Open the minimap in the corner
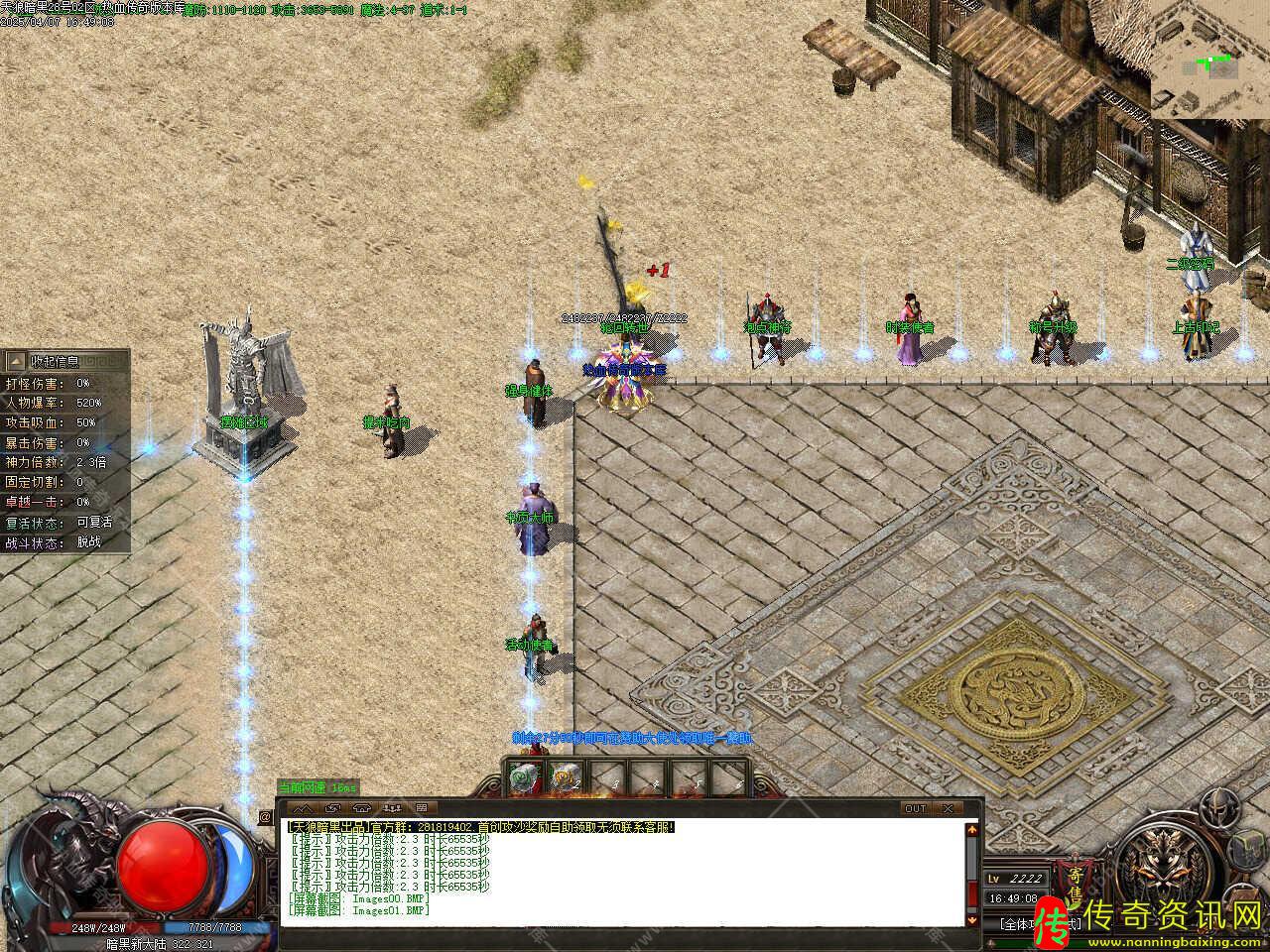Image resolution: width=1270 pixels, height=952 pixels. (1209, 59)
